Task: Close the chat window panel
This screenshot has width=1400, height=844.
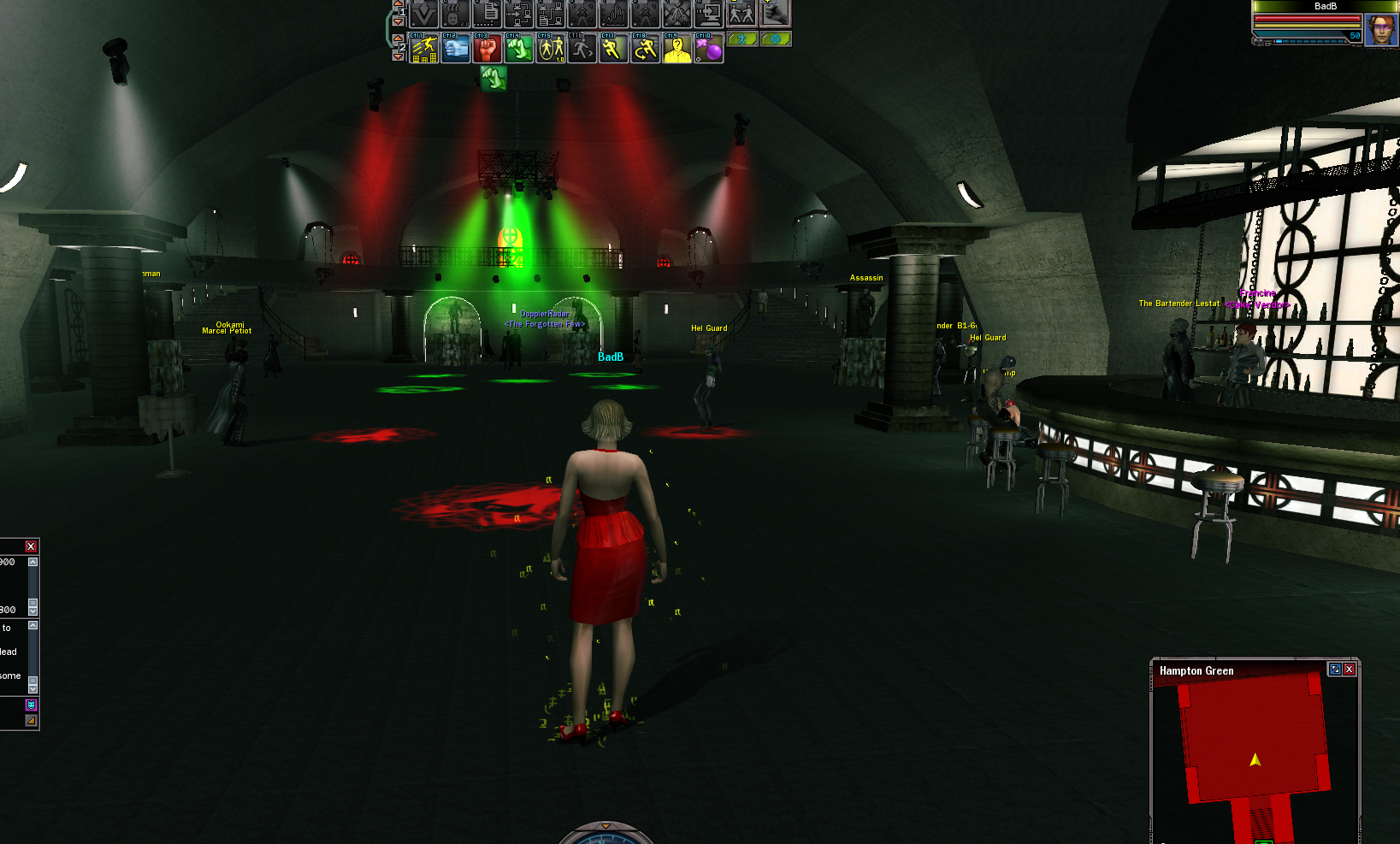Action: (x=31, y=546)
